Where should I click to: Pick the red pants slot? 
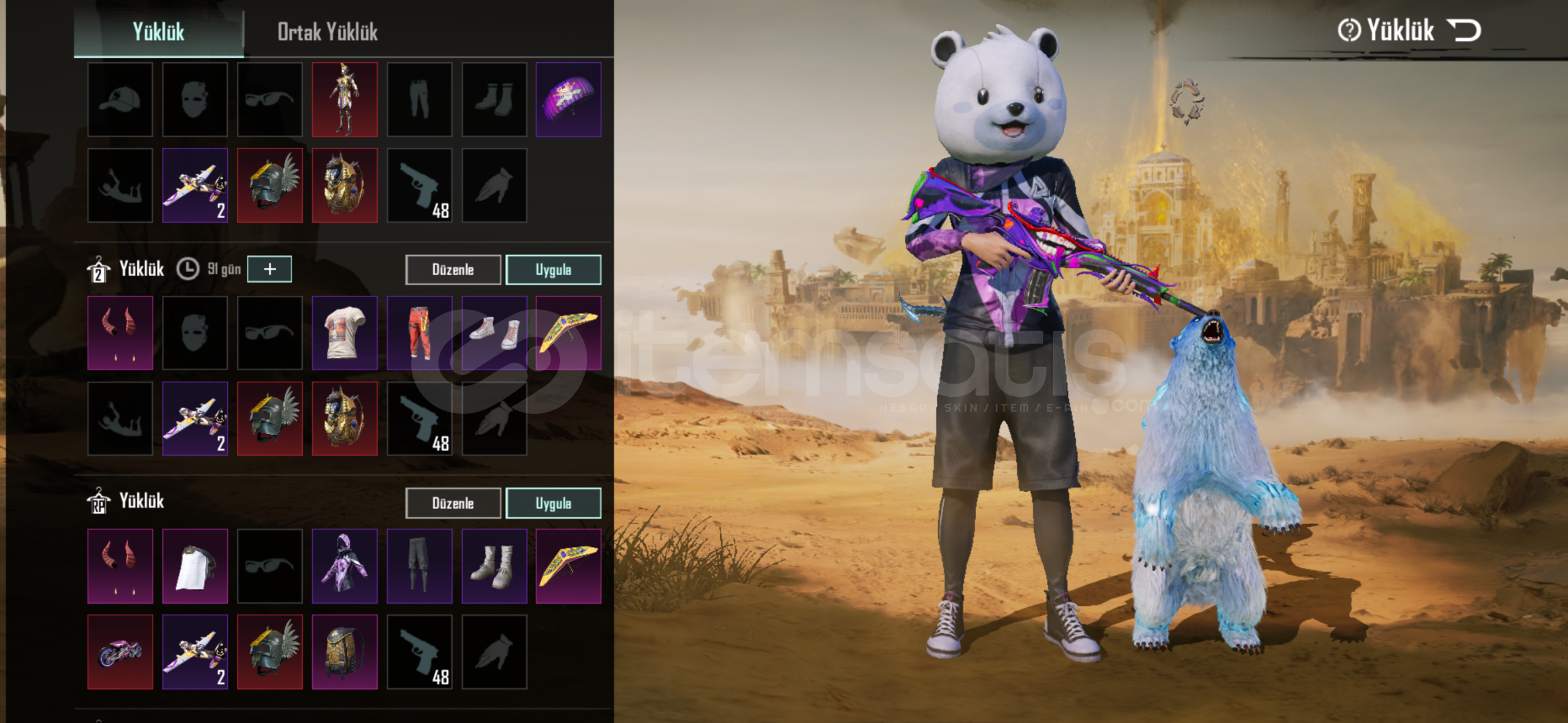[x=419, y=333]
